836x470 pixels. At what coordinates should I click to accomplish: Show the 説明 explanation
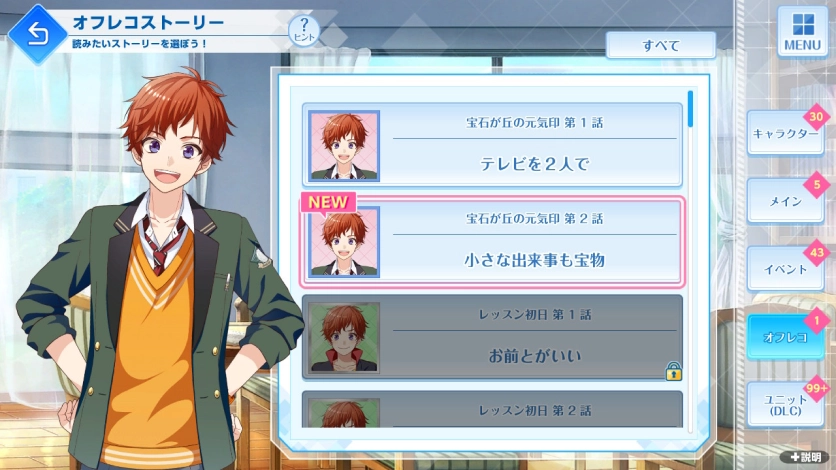tap(805, 456)
